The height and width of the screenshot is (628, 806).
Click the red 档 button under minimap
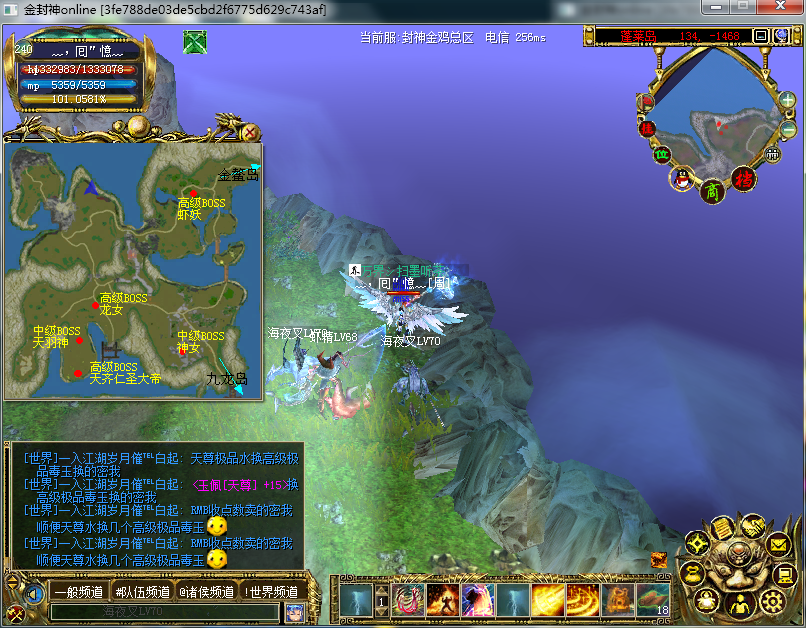743,179
